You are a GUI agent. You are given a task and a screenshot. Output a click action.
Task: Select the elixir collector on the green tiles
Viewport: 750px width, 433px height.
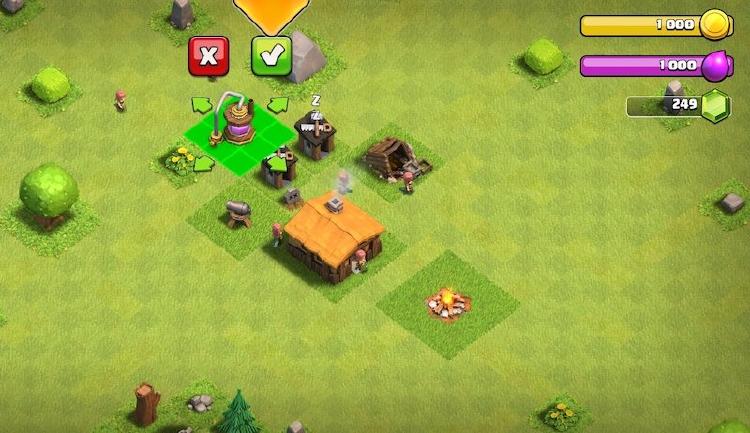coord(239,123)
